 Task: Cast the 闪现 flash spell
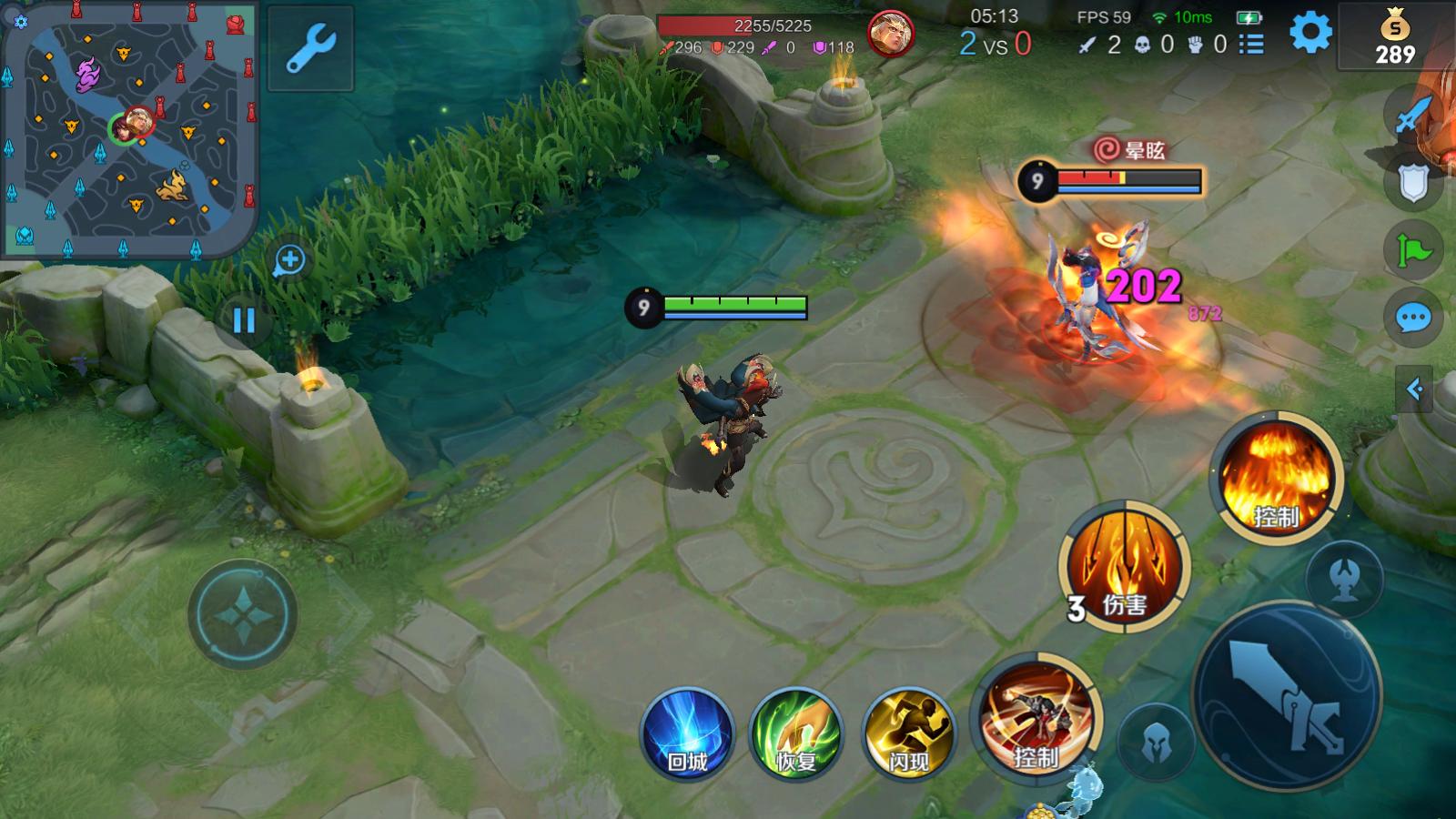point(908,734)
